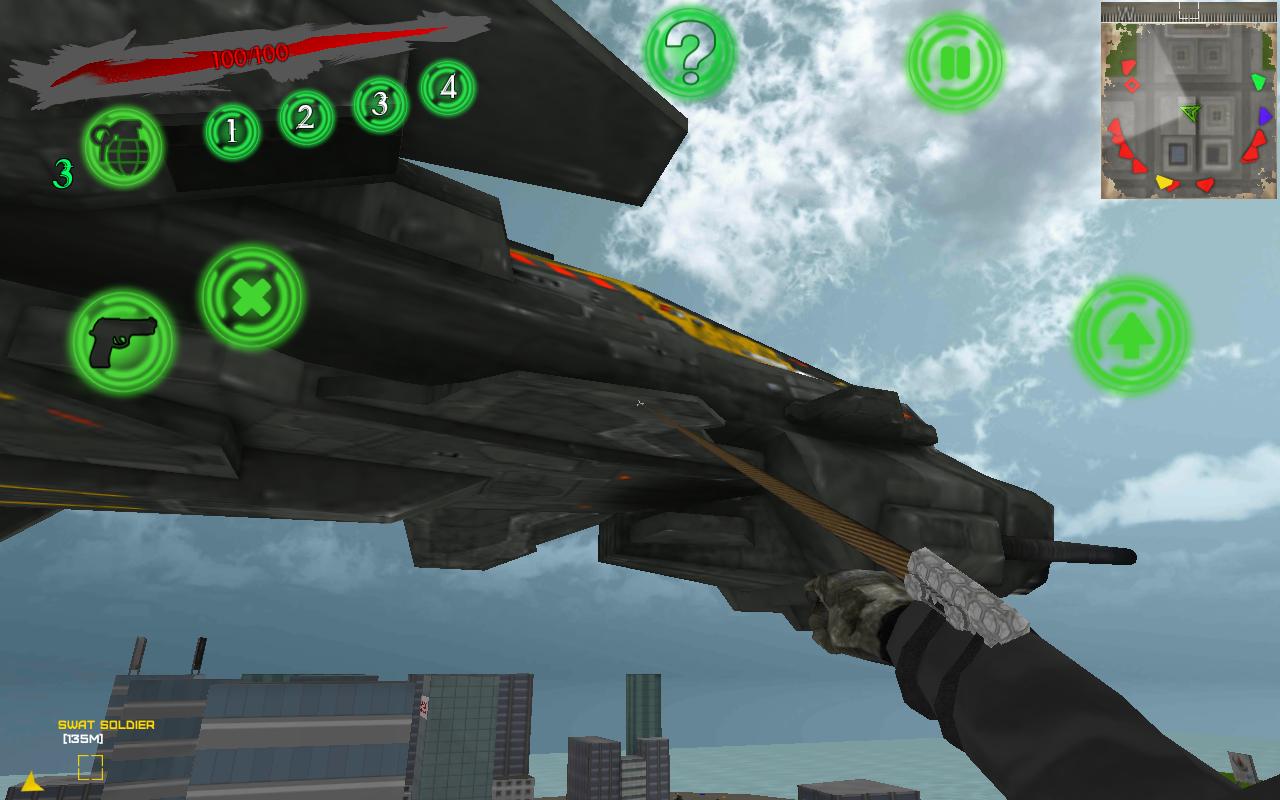Viewport: 1280px width, 800px height.
Task: Click the yellow target box on the SWAT soldier
Action: 90,767
